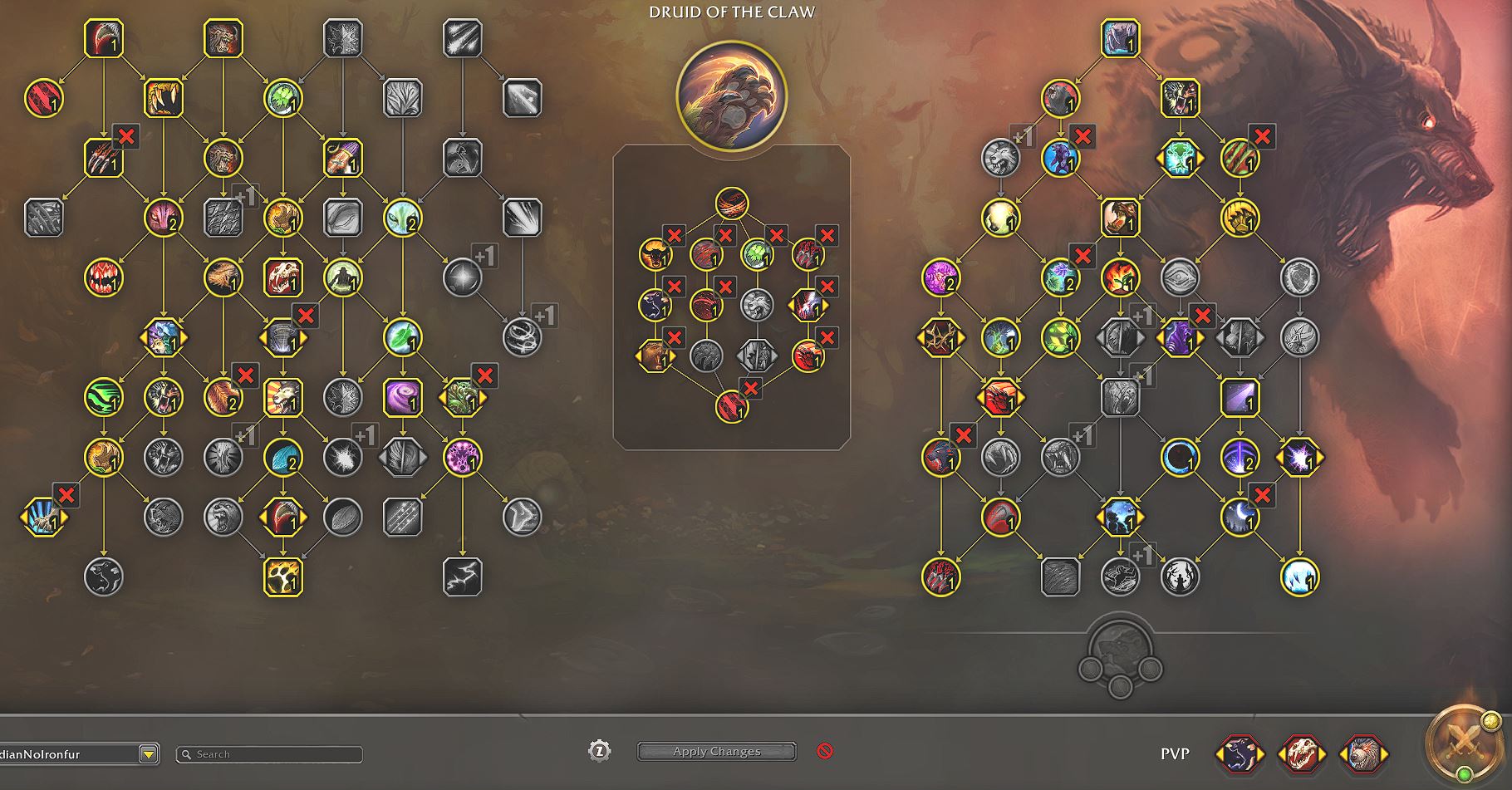This screenshot has height=790, width=1512.
Task: Open the gear-shaped loadout settings icon
Action: coord(599,751)
